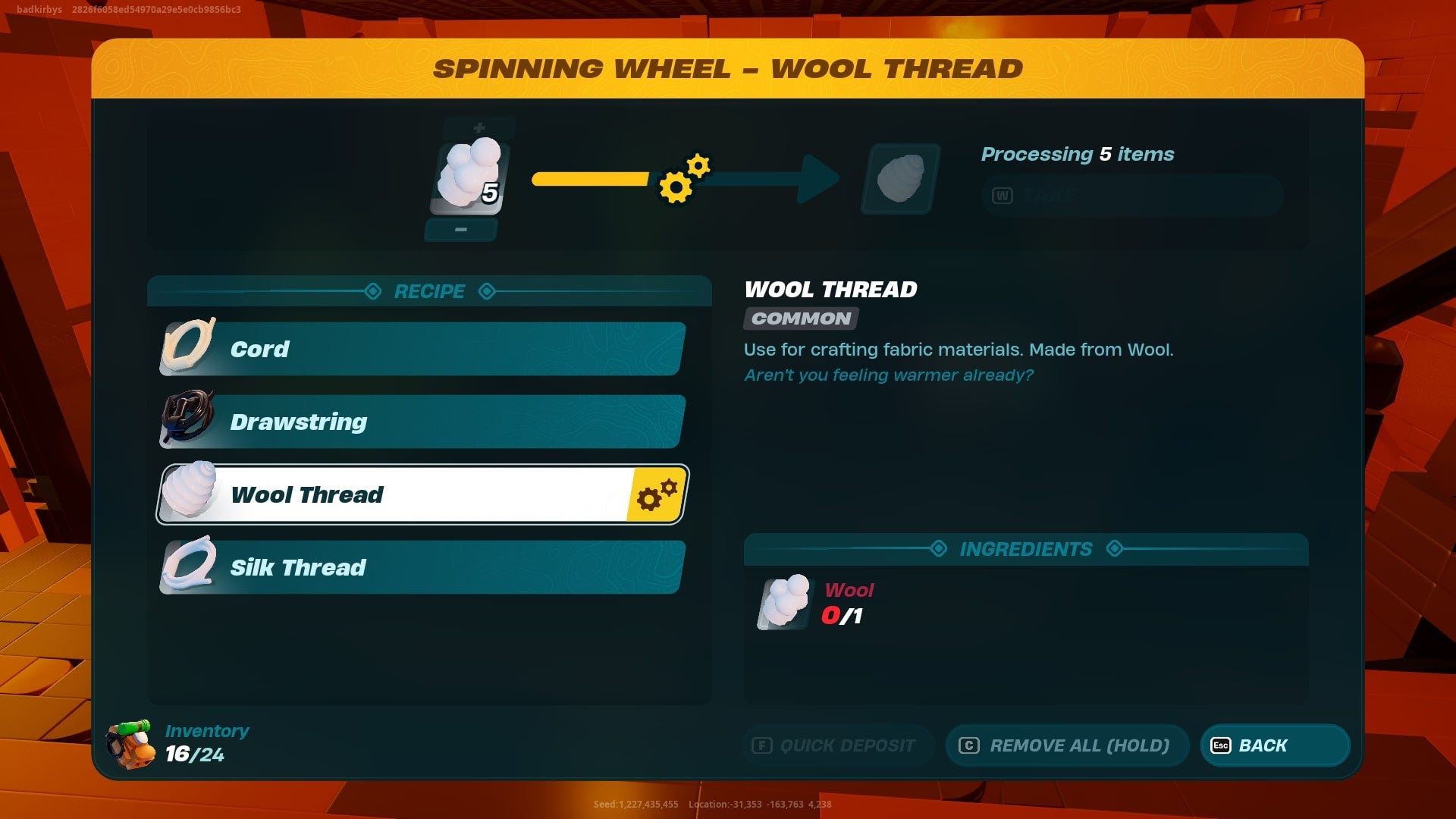The height and width of the screenshot is (819, 1456).
Task: Select the Drawstring recipe row
Action: tap(420, 422)
